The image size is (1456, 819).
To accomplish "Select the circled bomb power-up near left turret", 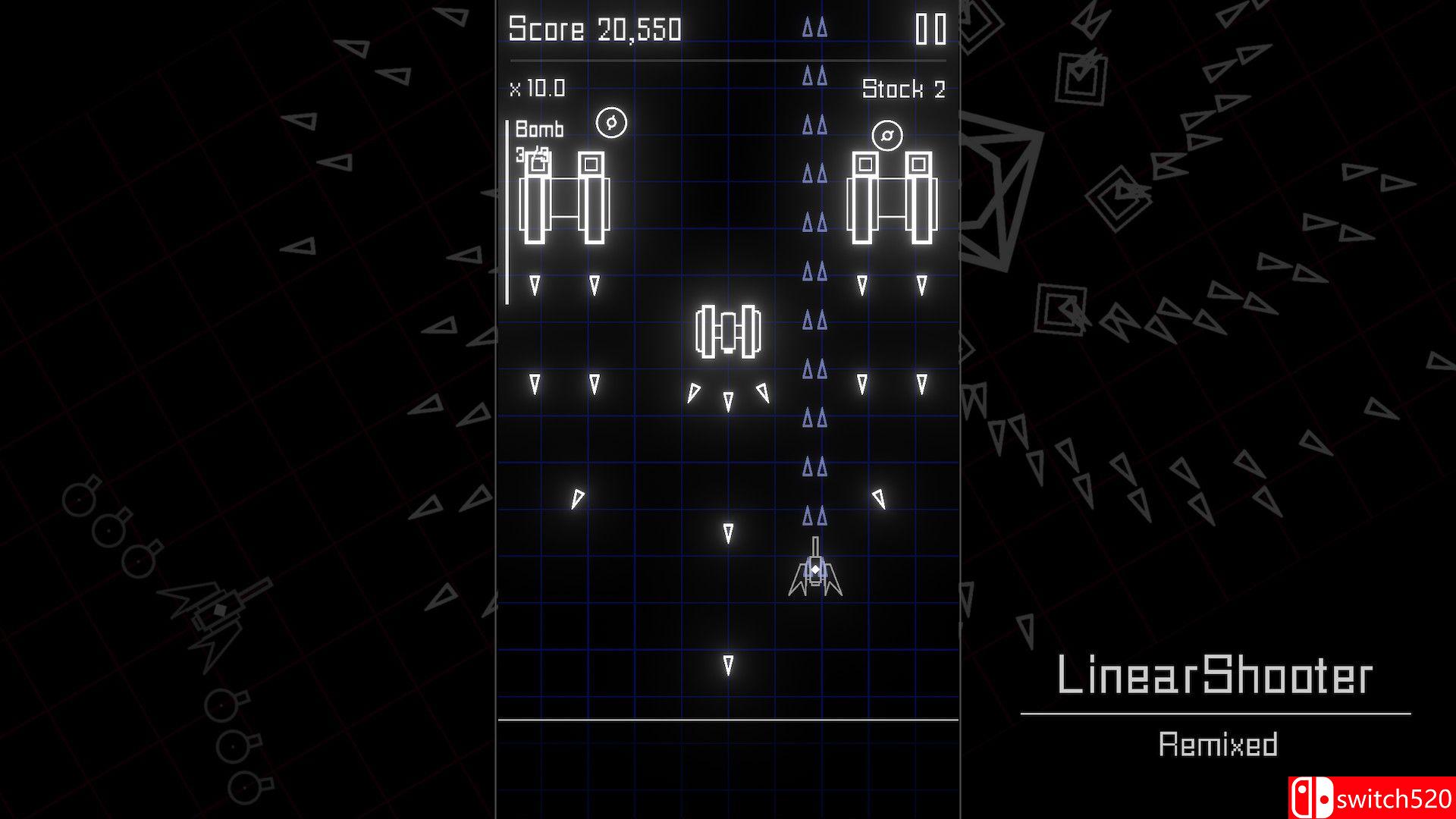I will pyautogui.click(x=611, y=121).
